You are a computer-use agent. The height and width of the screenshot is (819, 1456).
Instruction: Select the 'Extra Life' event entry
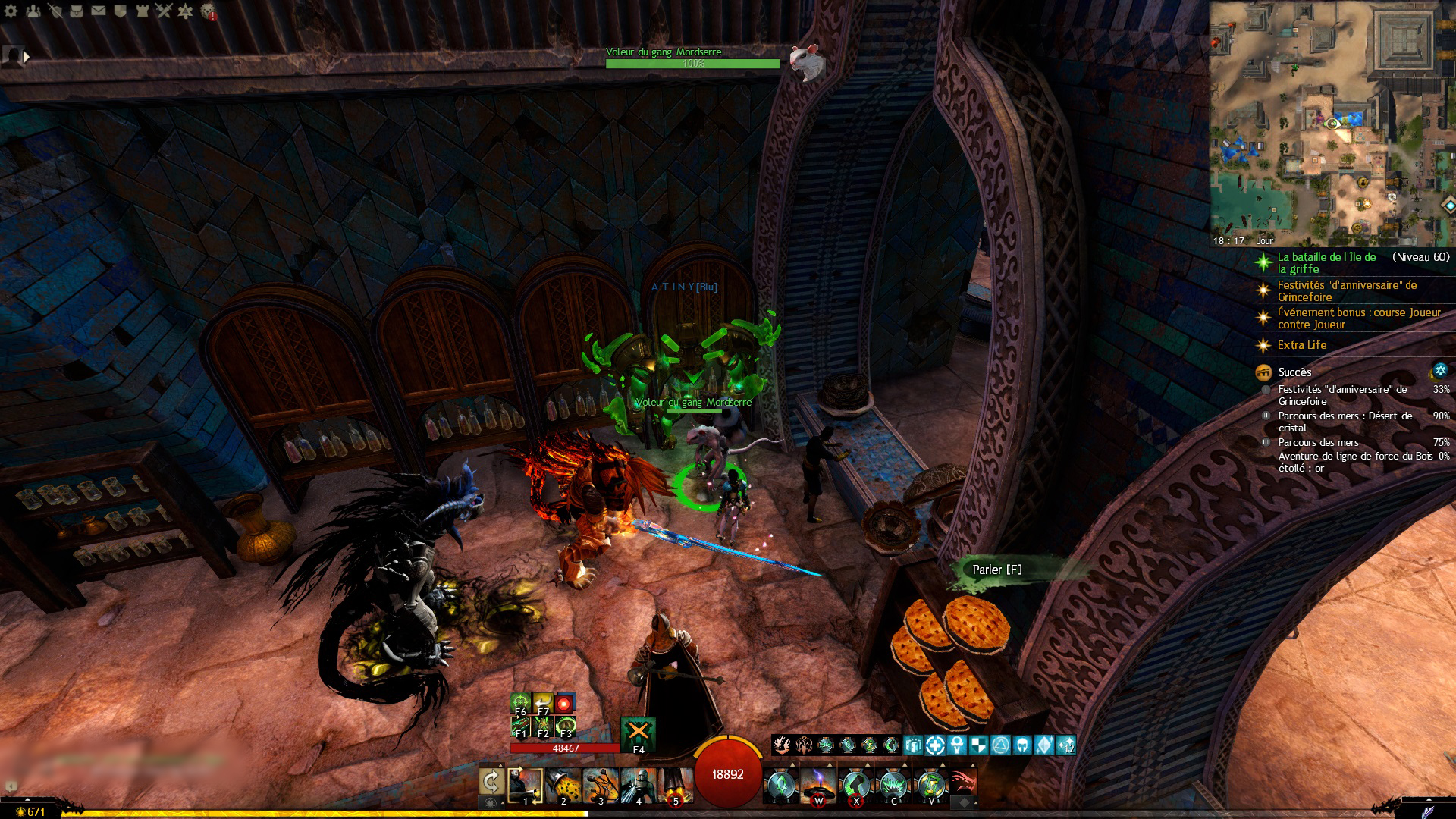tap(1301, 345)
